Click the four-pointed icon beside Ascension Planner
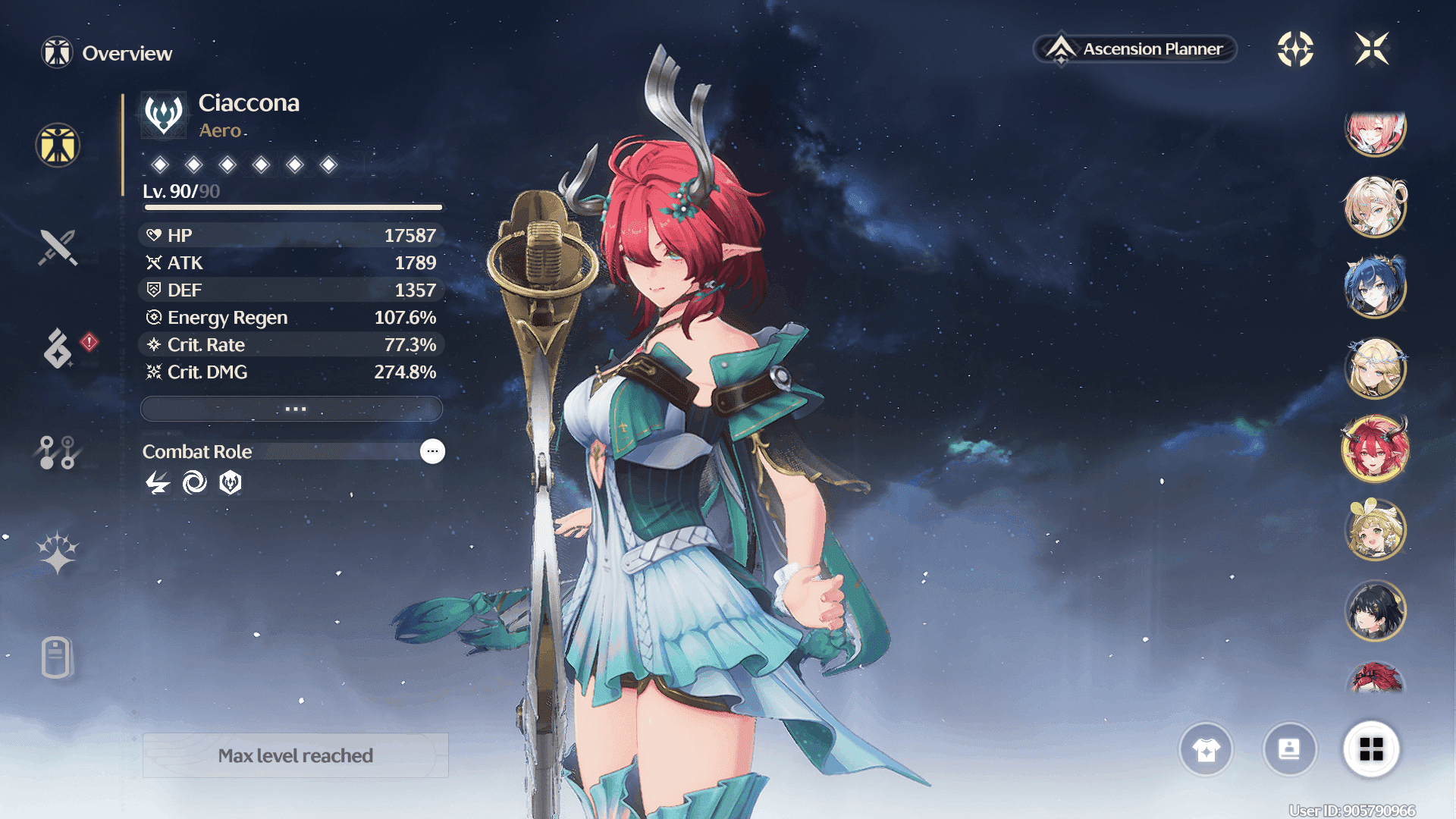 coord(1295,49)
